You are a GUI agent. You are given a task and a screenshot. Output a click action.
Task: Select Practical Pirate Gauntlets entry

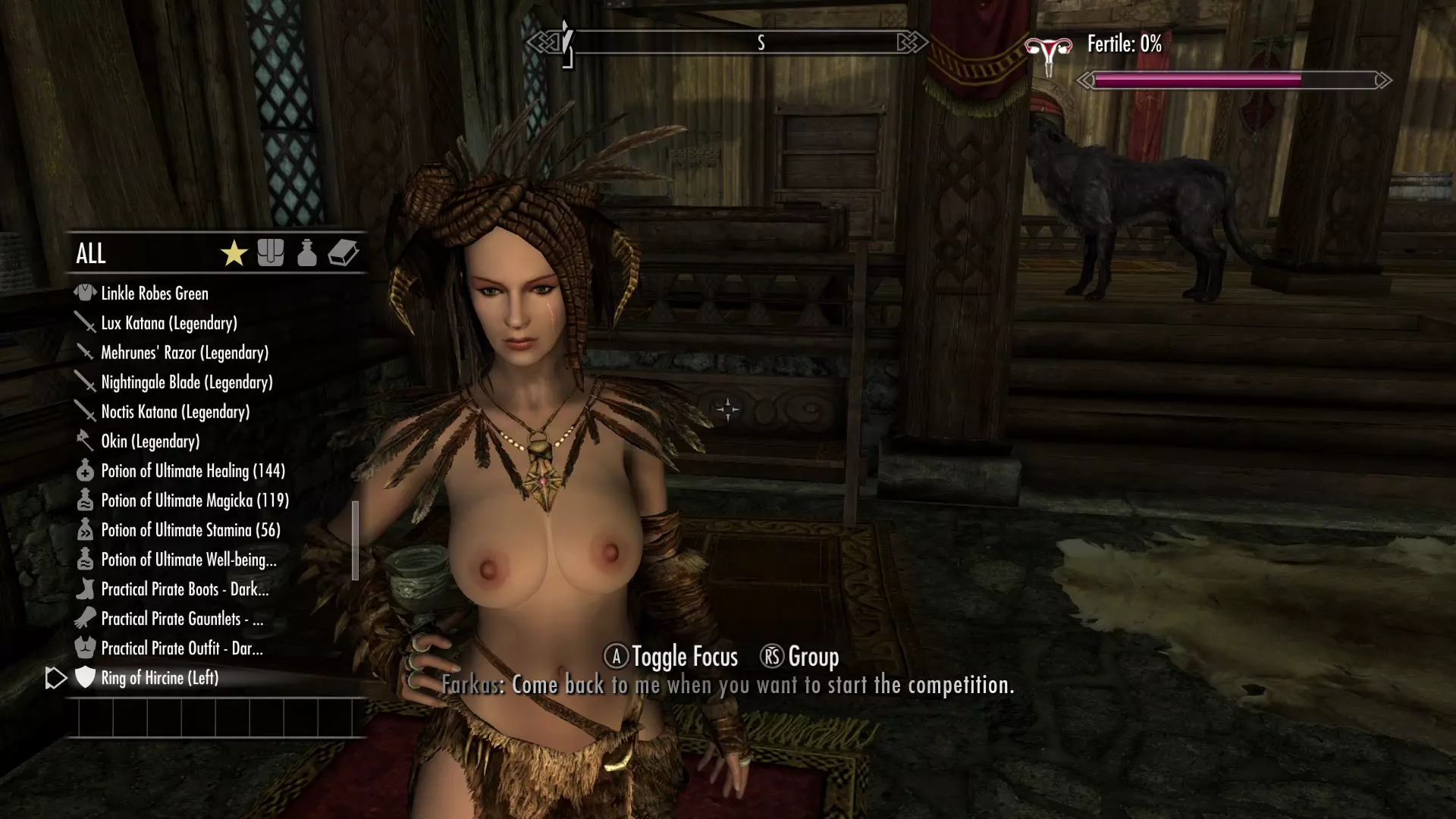point(182,619)
